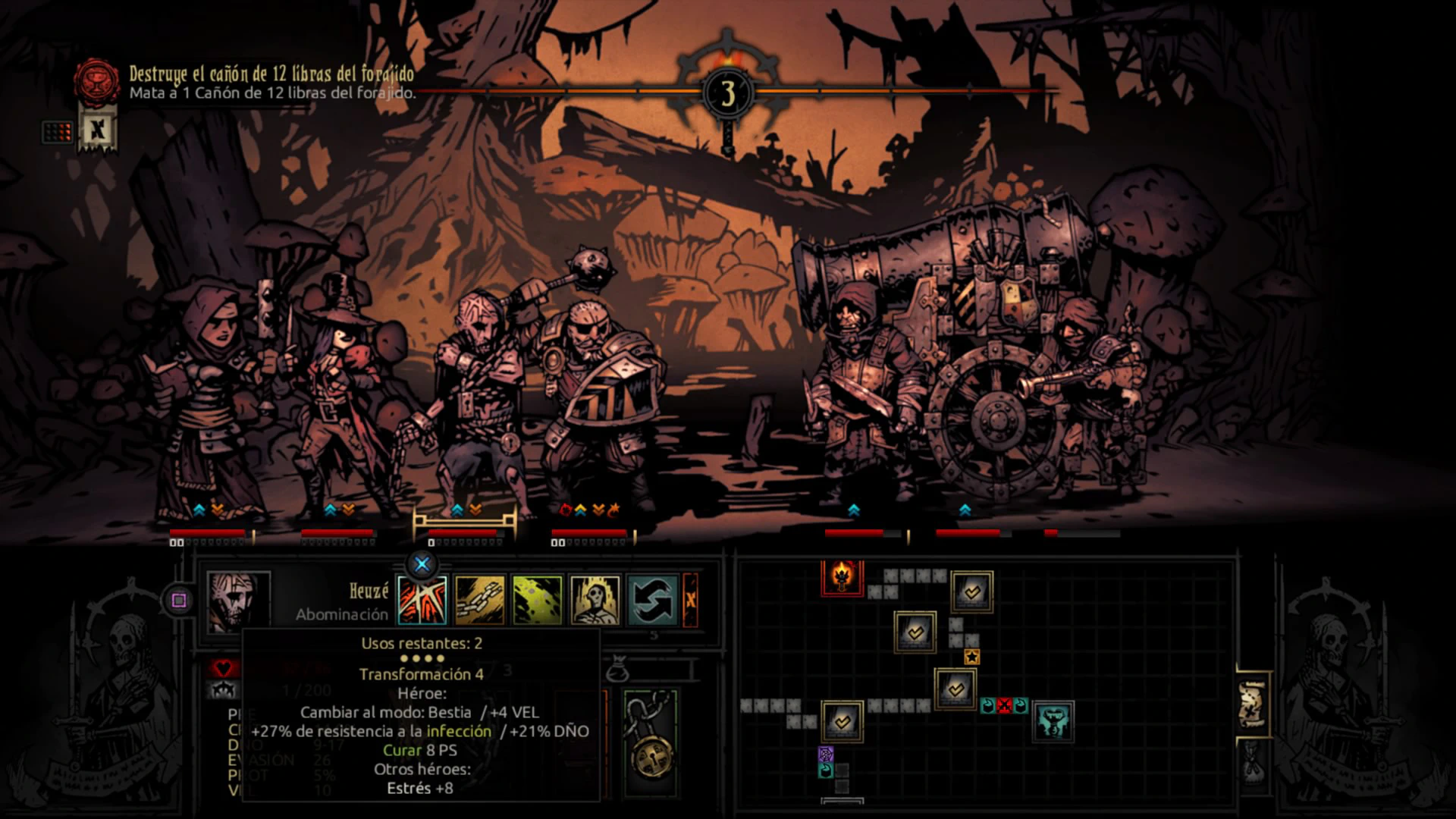The width and height of the screenshot is (1456, 819).
Task: Toggle the red dotted grid icon
Action: coord(58,132)
